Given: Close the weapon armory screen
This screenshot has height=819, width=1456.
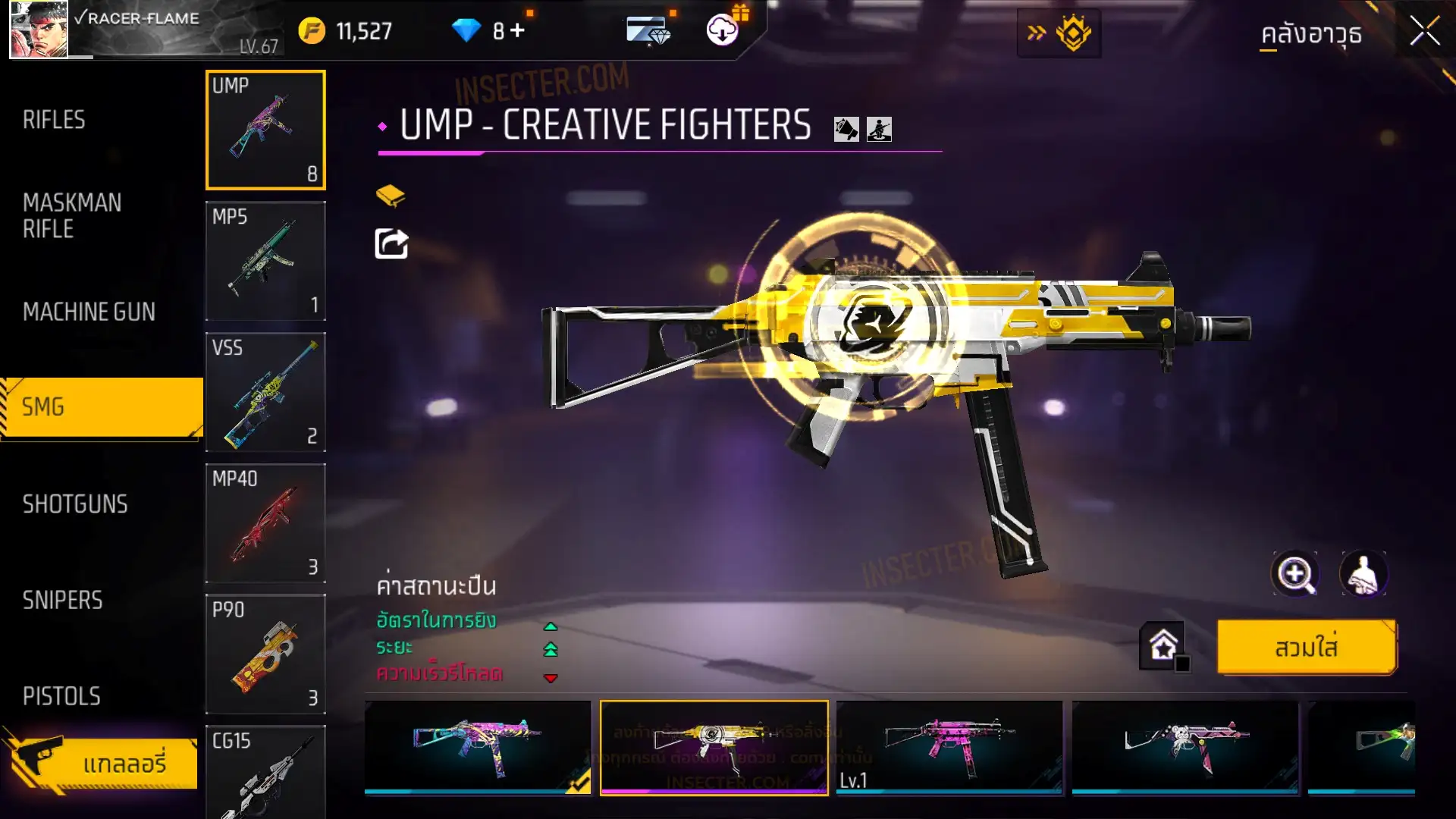Looking at the screenshot, I should pyautogui.click(x=1424, y=32).
